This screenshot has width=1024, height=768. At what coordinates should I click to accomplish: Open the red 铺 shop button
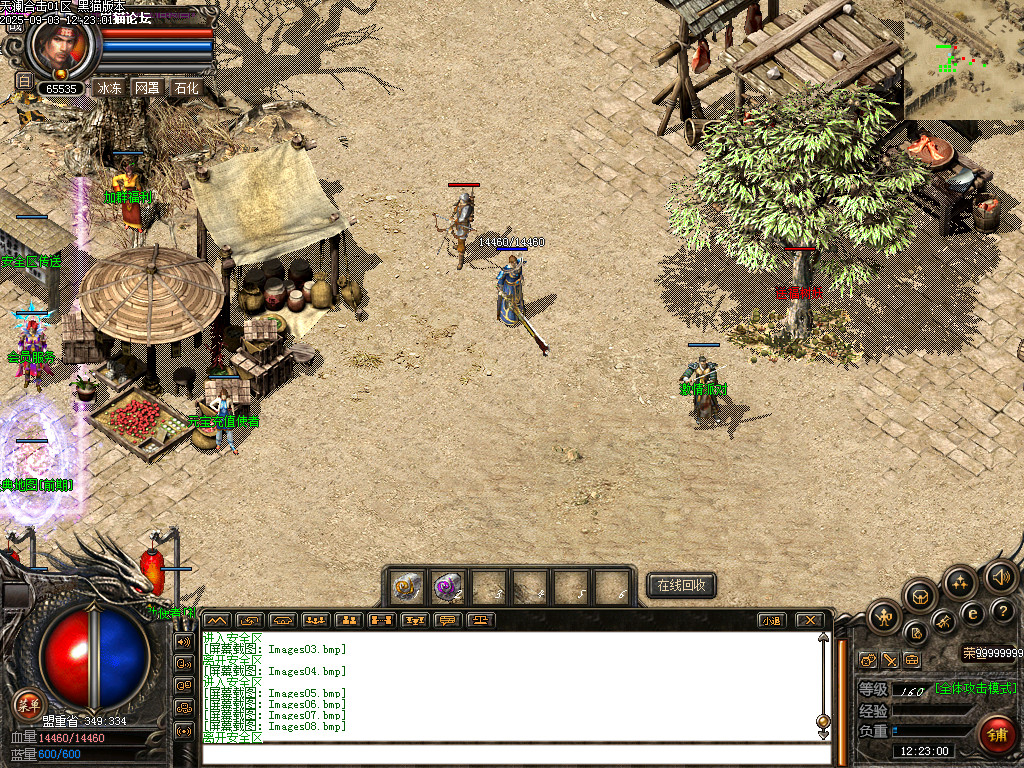pos(996,734)
